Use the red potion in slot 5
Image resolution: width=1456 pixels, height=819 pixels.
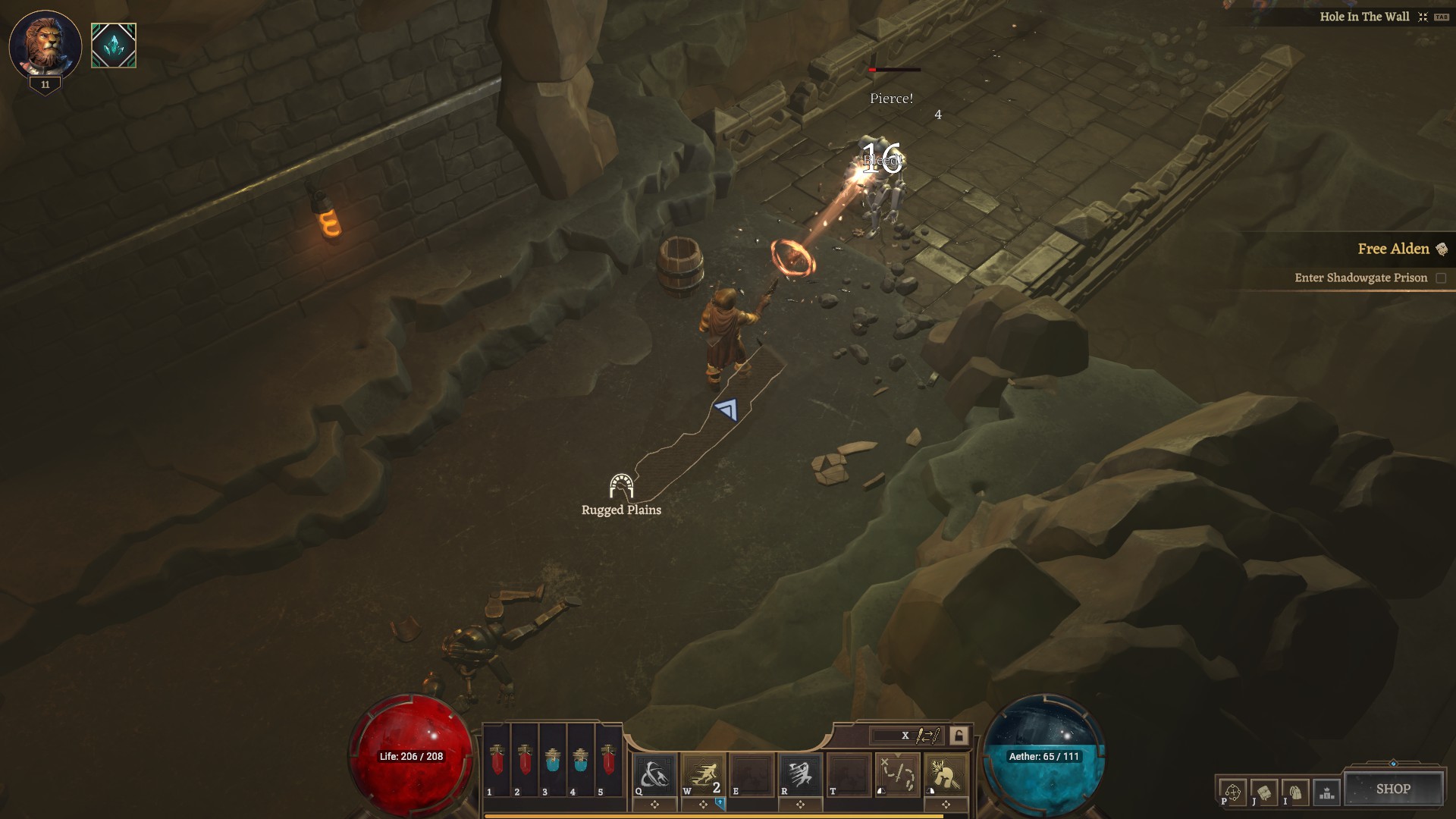tap(608, 761)
